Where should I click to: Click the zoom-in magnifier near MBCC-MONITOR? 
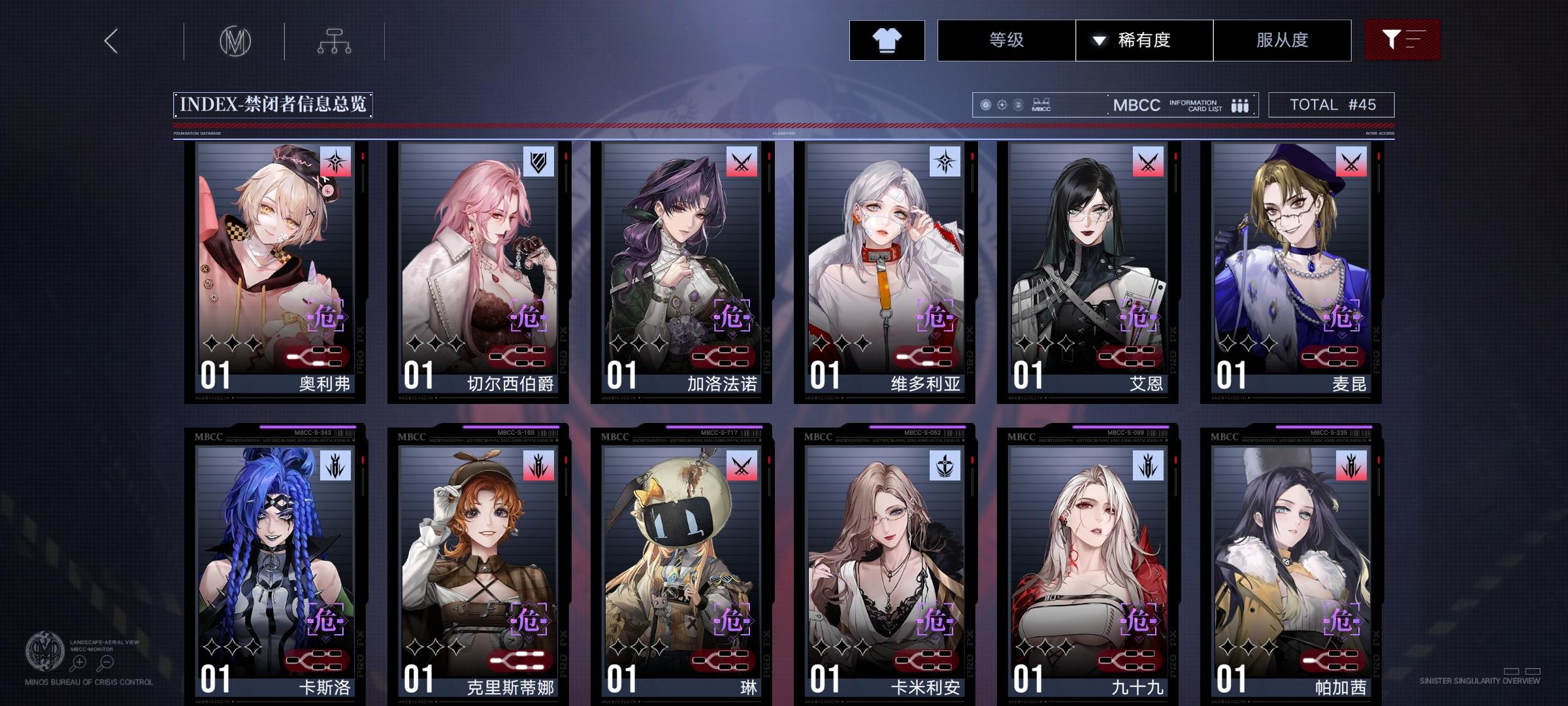(x=78, y=662)
